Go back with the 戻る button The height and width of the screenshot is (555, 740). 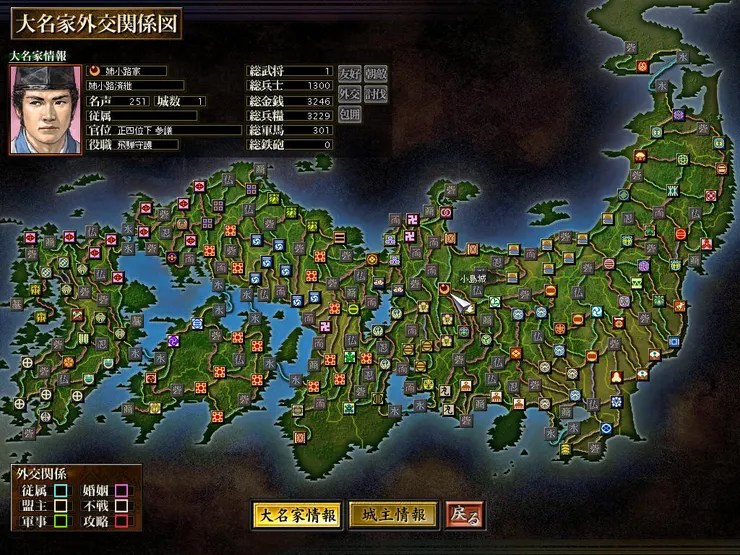465,515
